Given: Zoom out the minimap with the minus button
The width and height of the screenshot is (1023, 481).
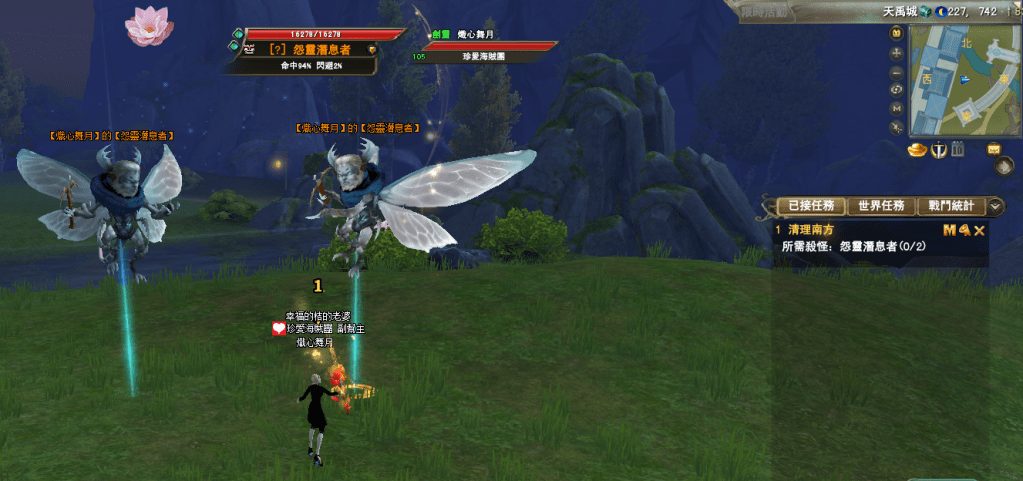Looking at the screenshot, I should pos(897,72).
